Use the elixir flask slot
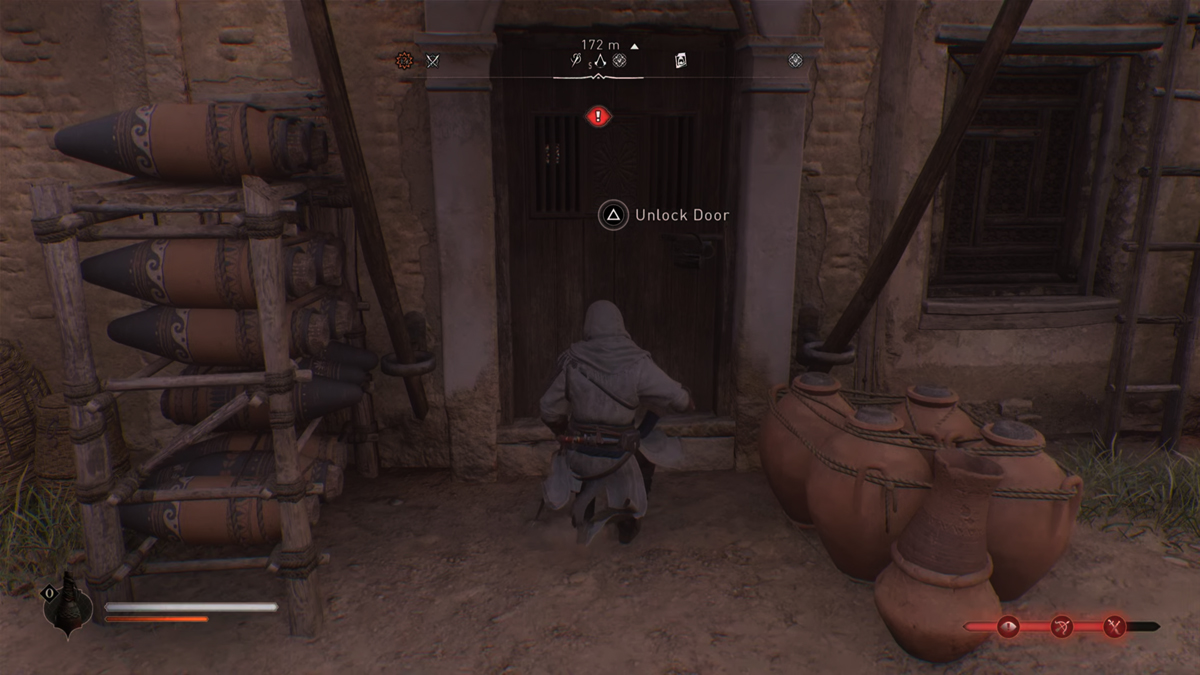 tap(67, 604)
